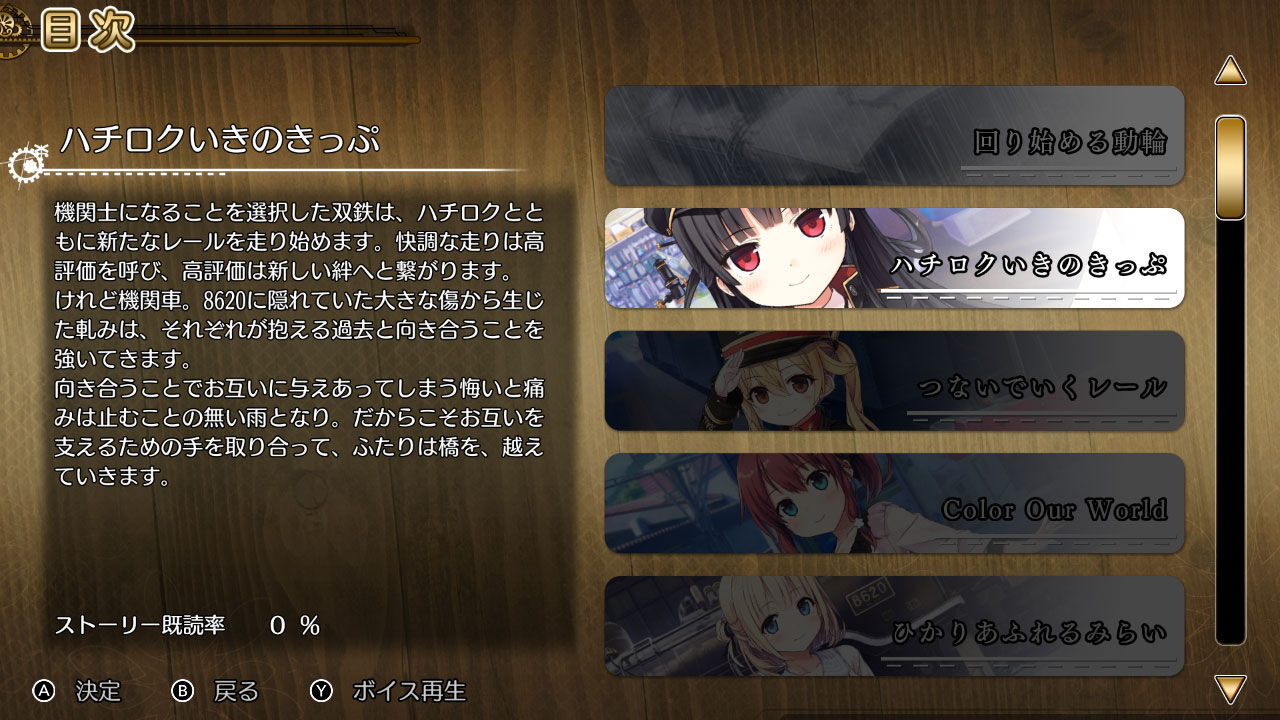Click the cogwheel decoration beside the chapter title
Image resolution: width=1280 pixels, height=720 pixels.
point(27,166)
